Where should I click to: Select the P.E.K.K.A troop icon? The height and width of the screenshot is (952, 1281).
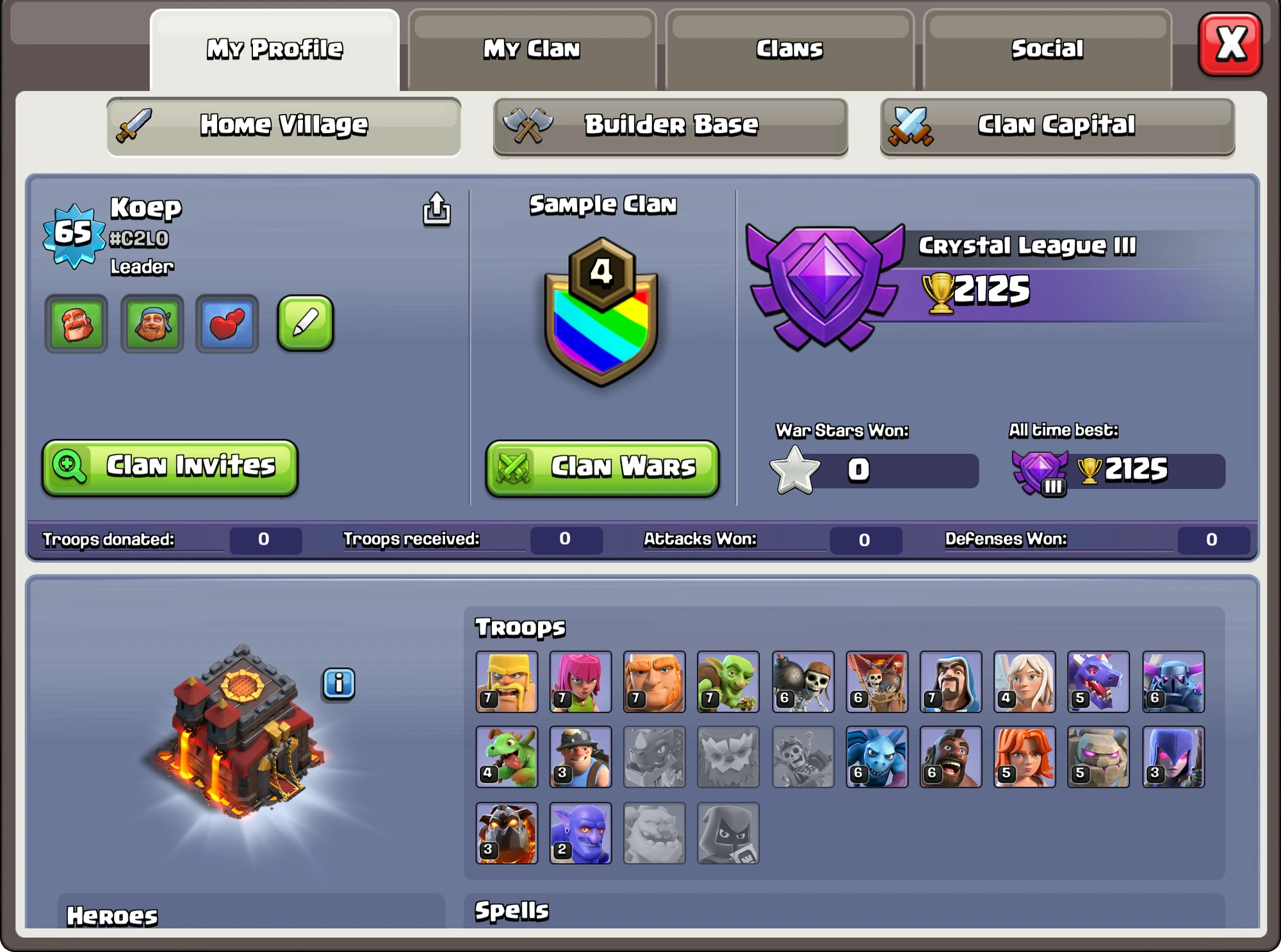click(1173, 681)
